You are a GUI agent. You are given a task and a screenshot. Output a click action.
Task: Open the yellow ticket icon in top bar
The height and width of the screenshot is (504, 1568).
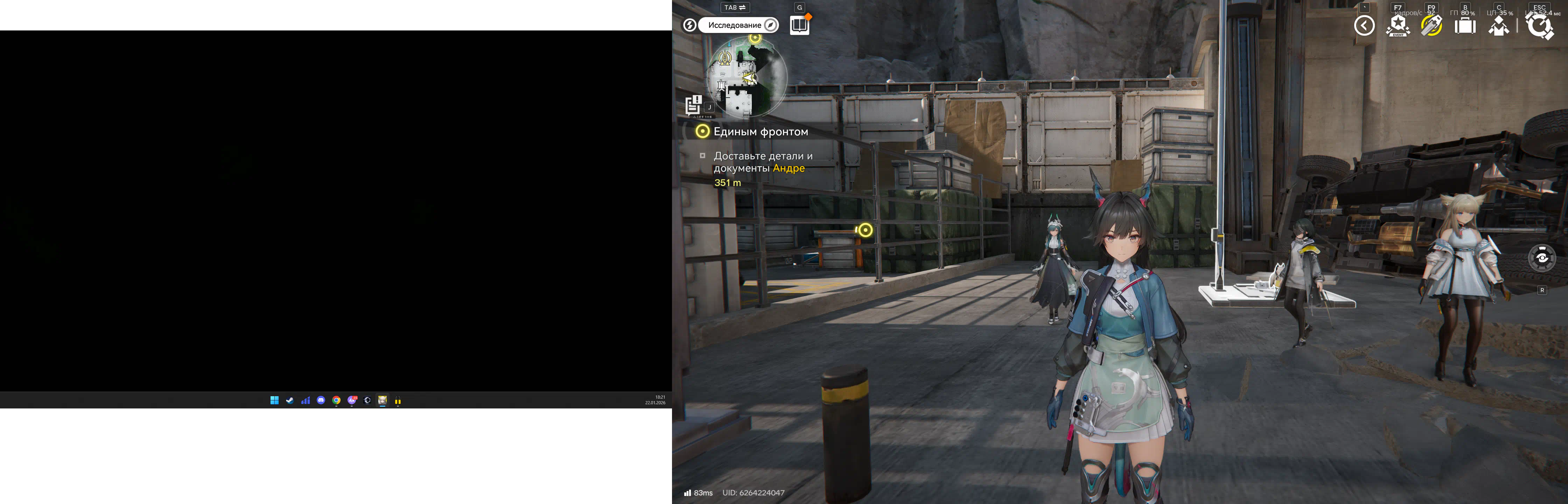pos(1431,26)
